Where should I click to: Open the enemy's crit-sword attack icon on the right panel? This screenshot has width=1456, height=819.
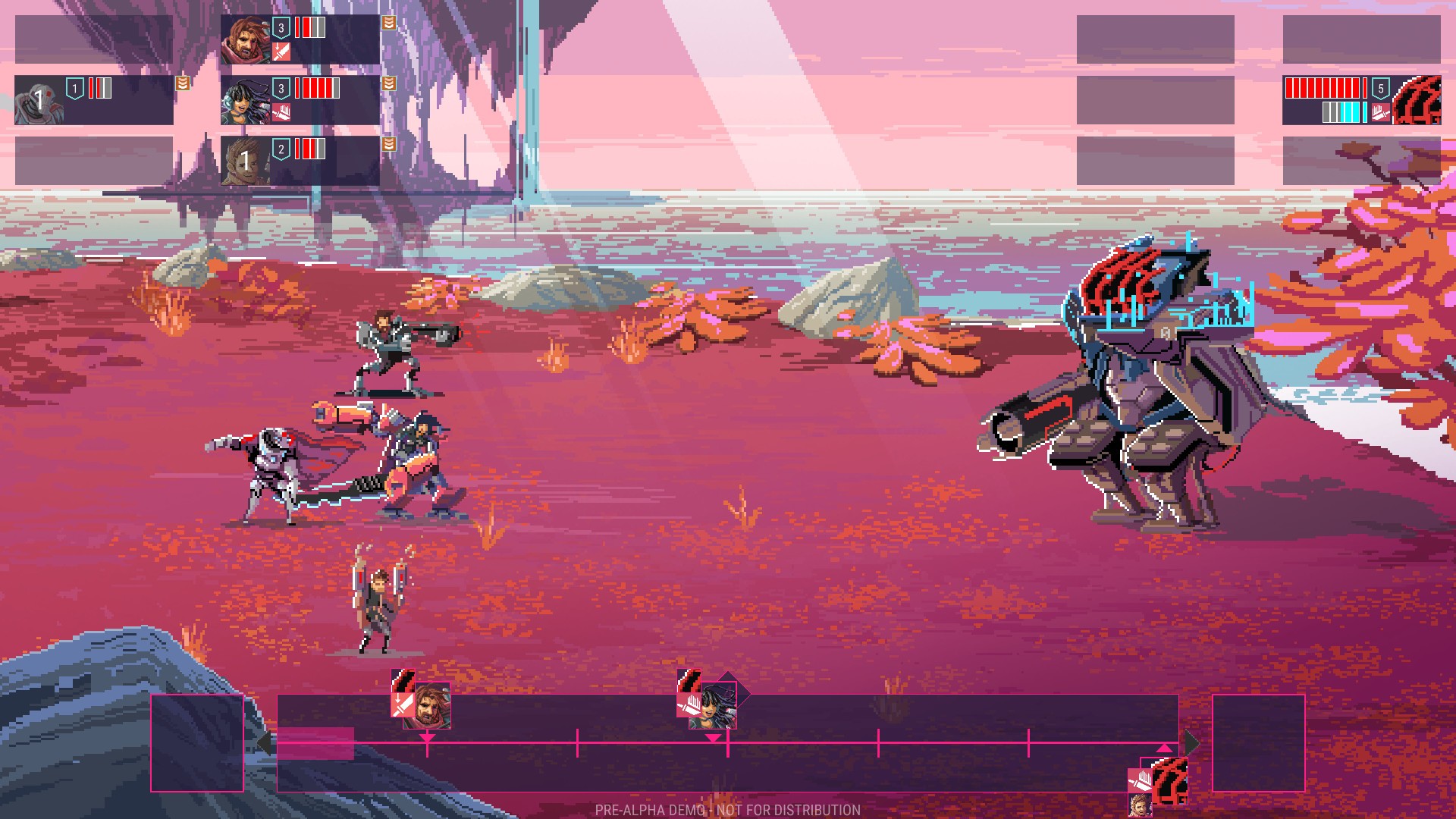[1381, 113]
